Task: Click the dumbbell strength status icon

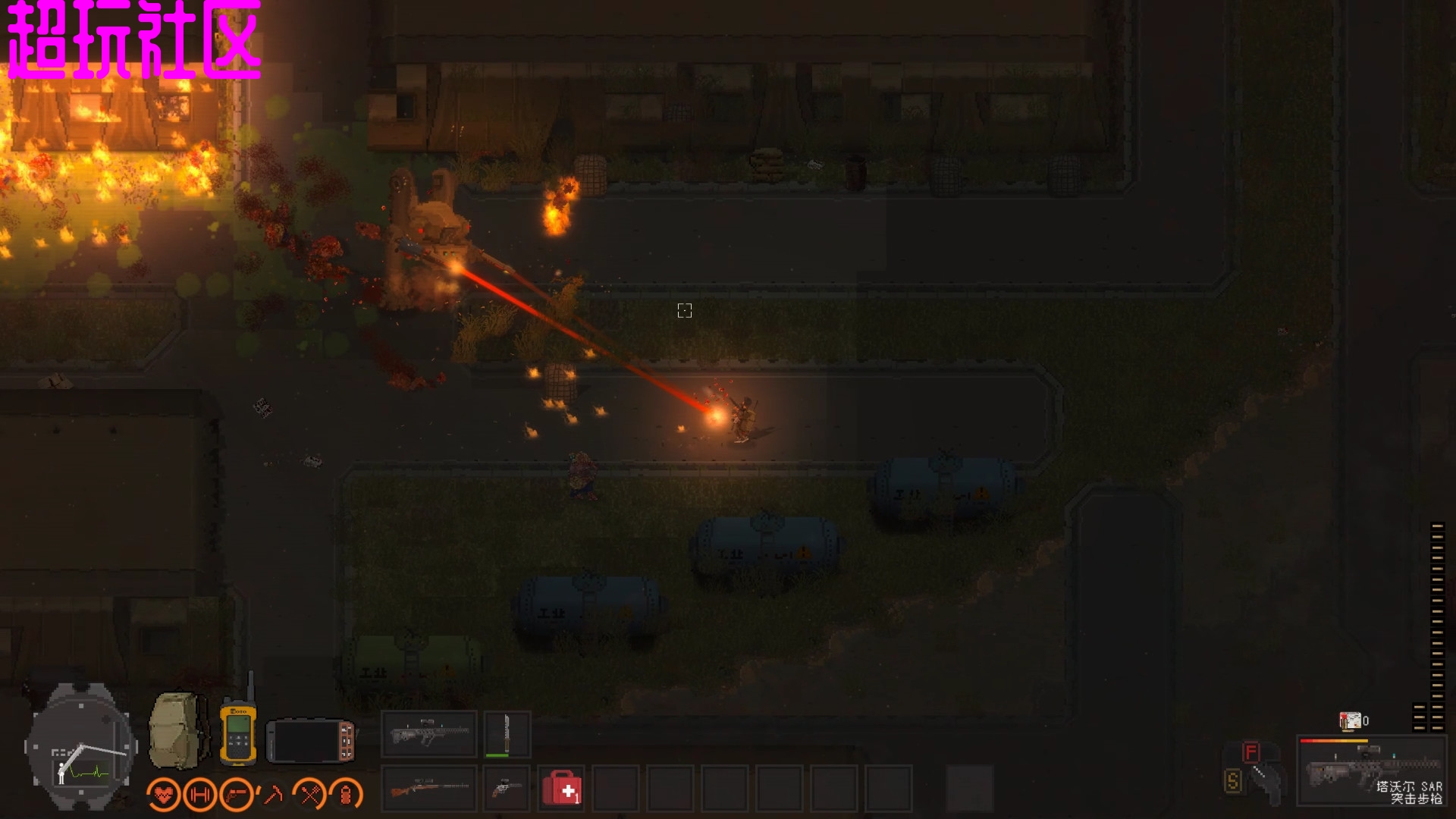Action: [x=199, y=794]
